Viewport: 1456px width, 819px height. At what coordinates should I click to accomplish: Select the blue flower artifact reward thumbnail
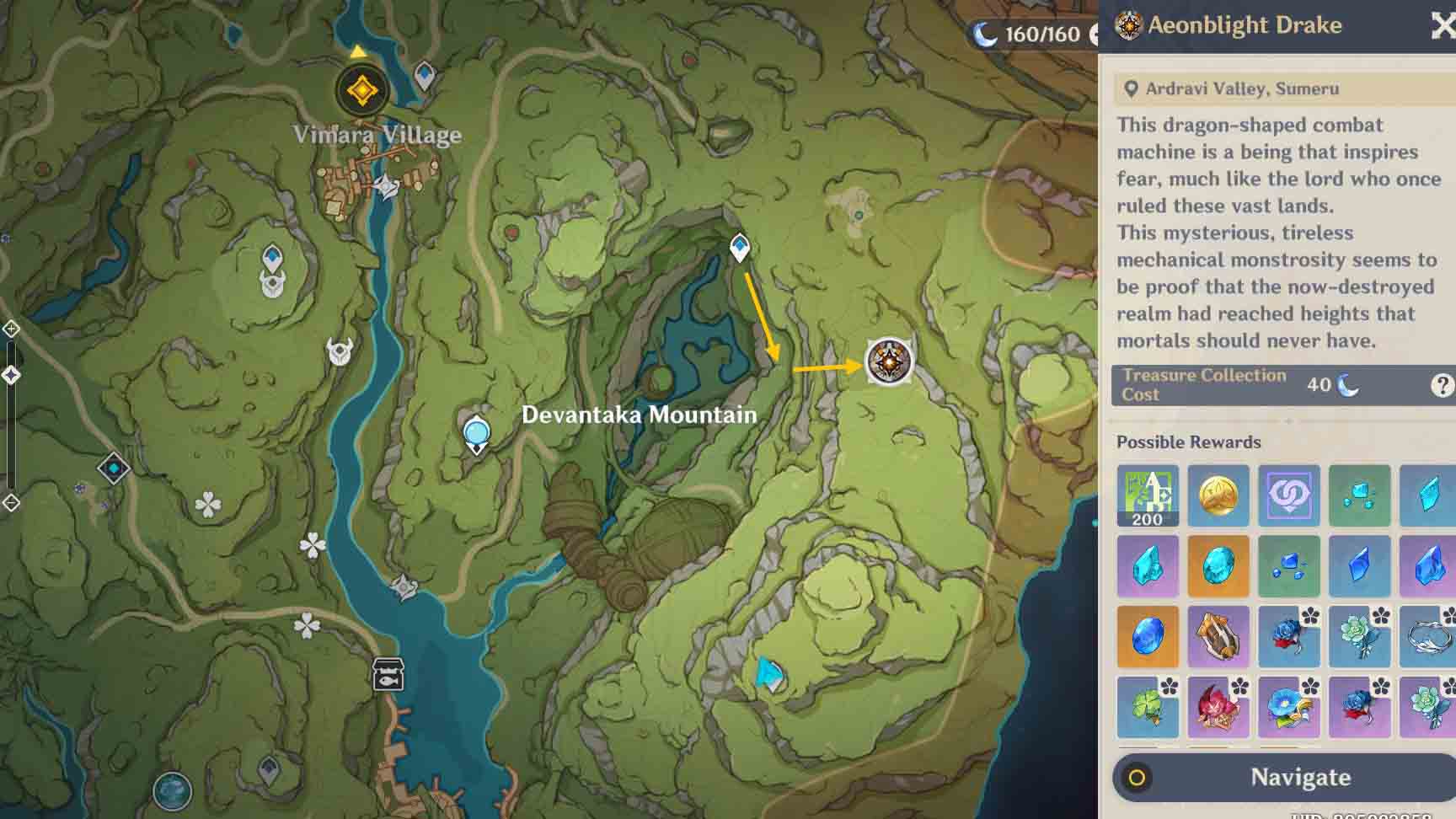tap(1289, 709)
